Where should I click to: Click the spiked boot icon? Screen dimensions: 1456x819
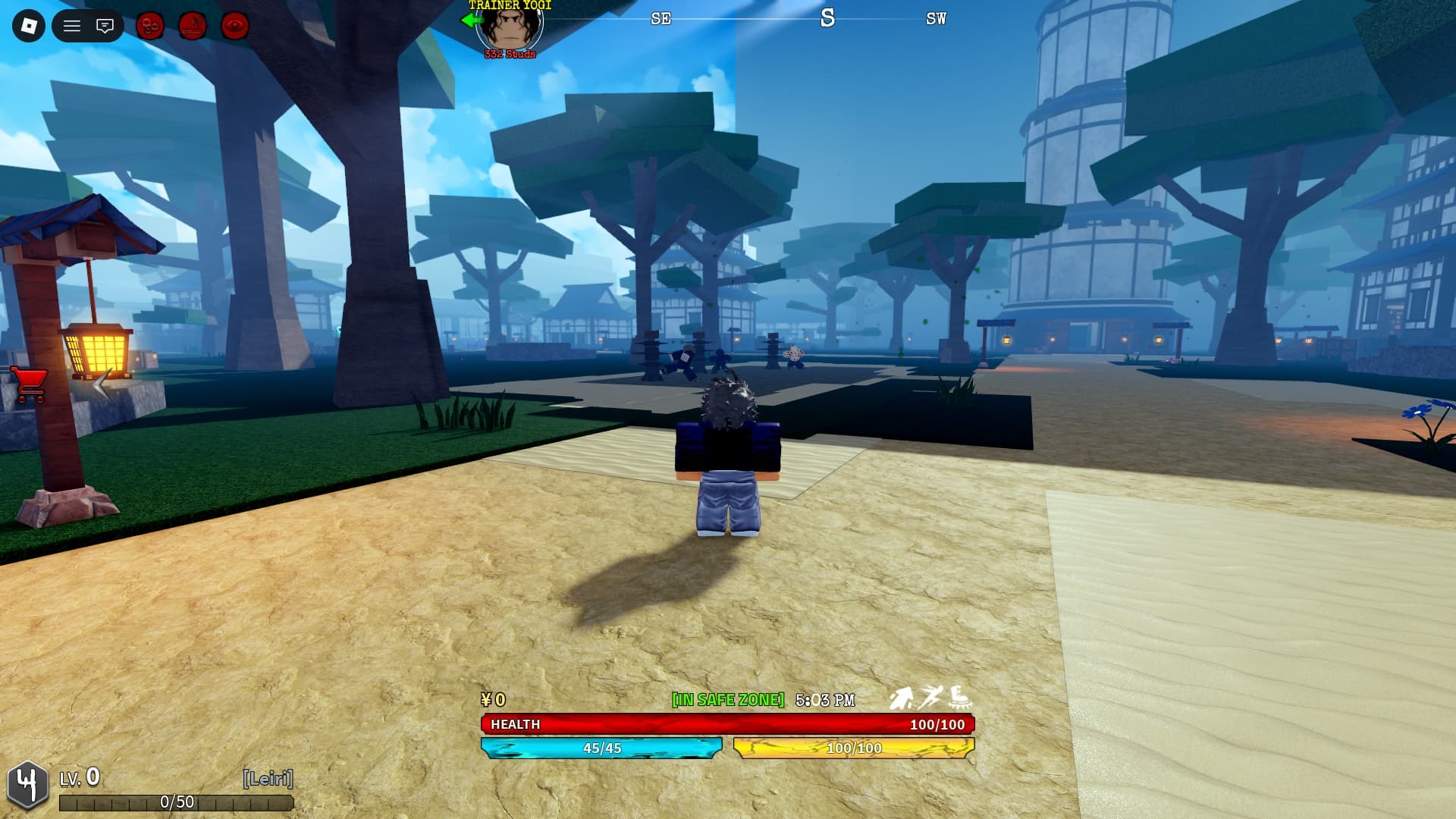[960, 697]
